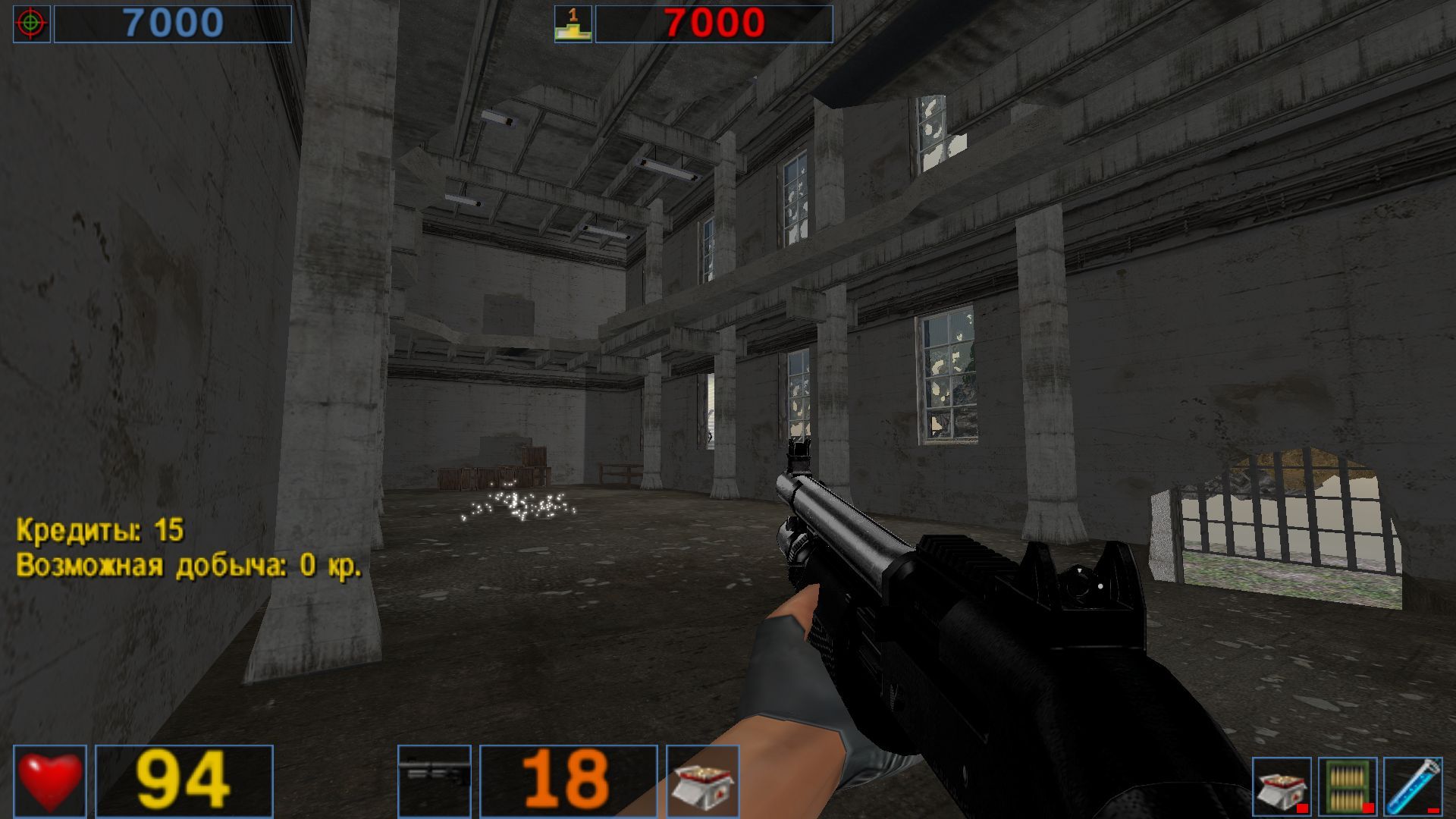Click the blue 7000 score panel
The height and width of the screenshot is (819, 1456).
point(174,21)
